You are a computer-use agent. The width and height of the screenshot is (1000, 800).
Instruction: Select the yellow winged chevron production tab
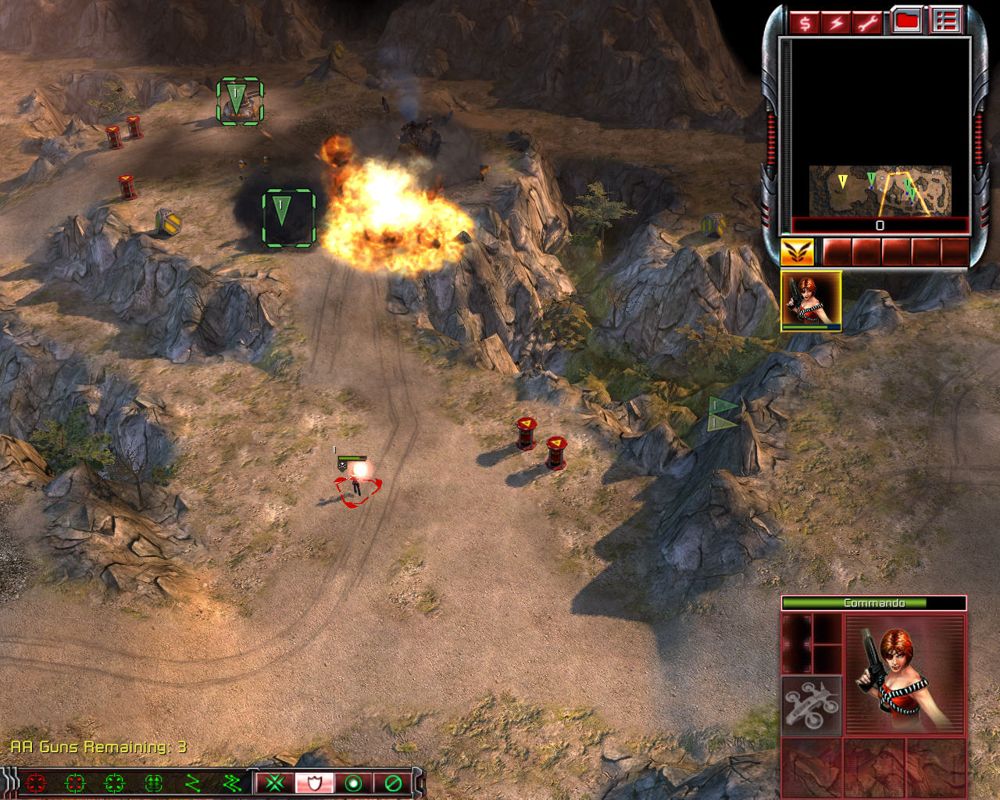(x=797, y=251)
